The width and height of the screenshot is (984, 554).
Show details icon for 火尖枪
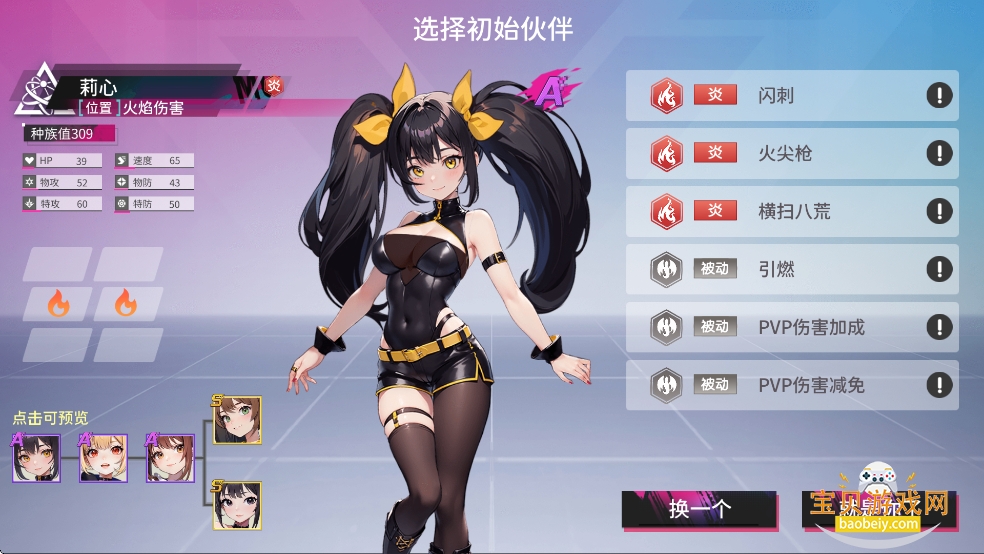(x=939, y=153)
